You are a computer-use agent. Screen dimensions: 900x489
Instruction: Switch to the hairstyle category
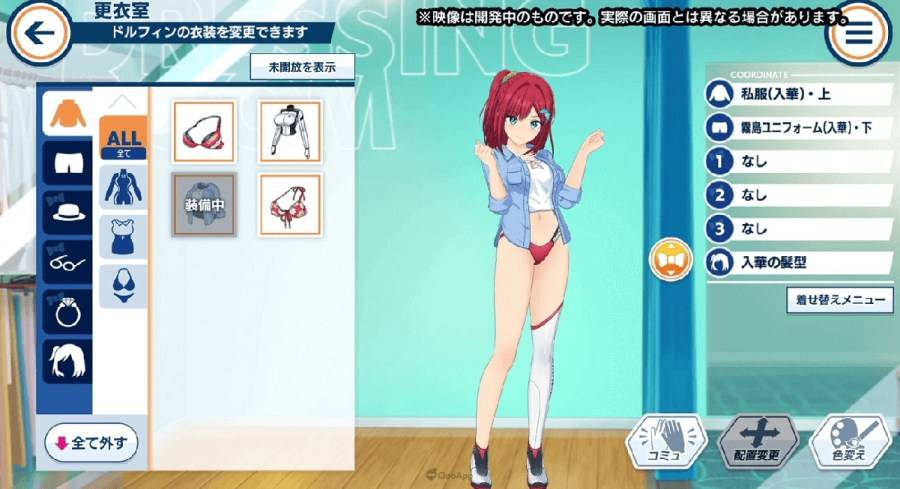(x=67, y=360)
